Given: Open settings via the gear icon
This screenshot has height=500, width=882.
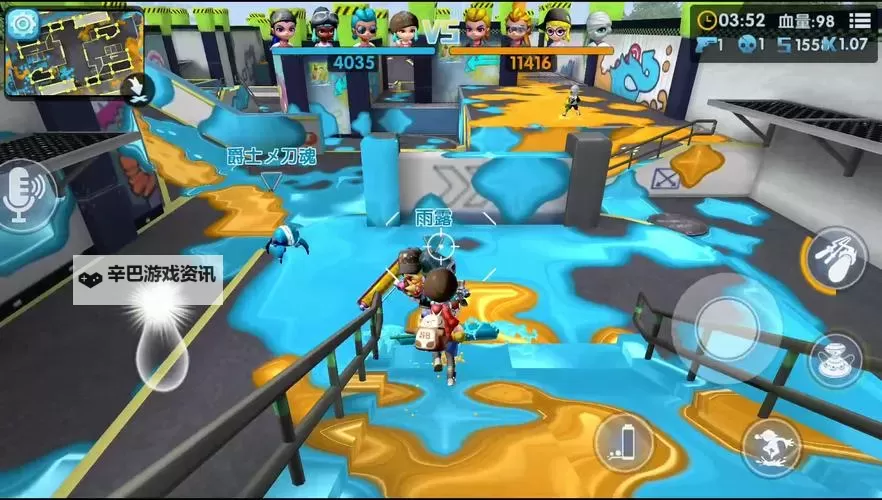Looking at the screenshot, I should pos(22,23).
